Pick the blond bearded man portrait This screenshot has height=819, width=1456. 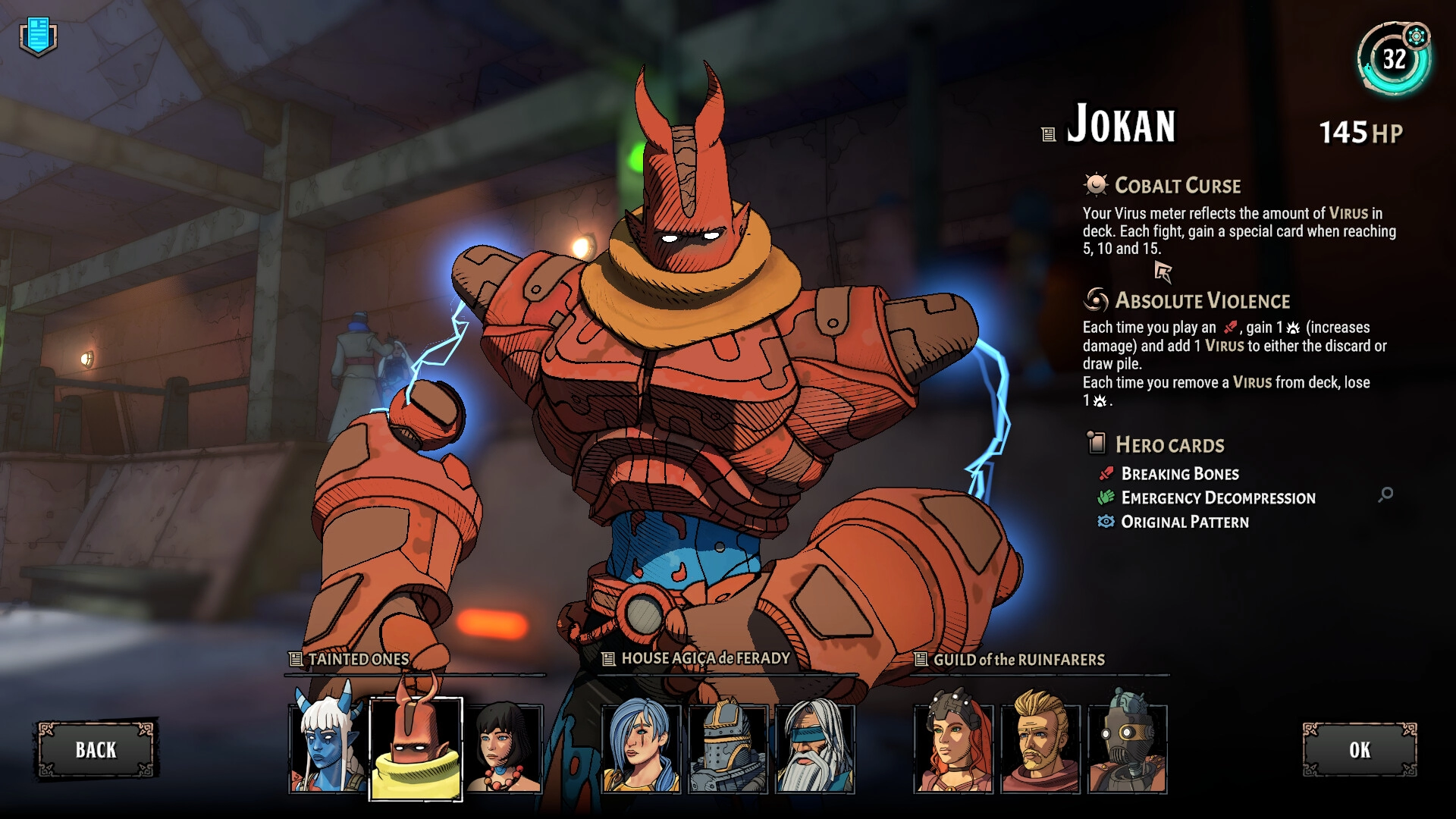coord(1040,748)
